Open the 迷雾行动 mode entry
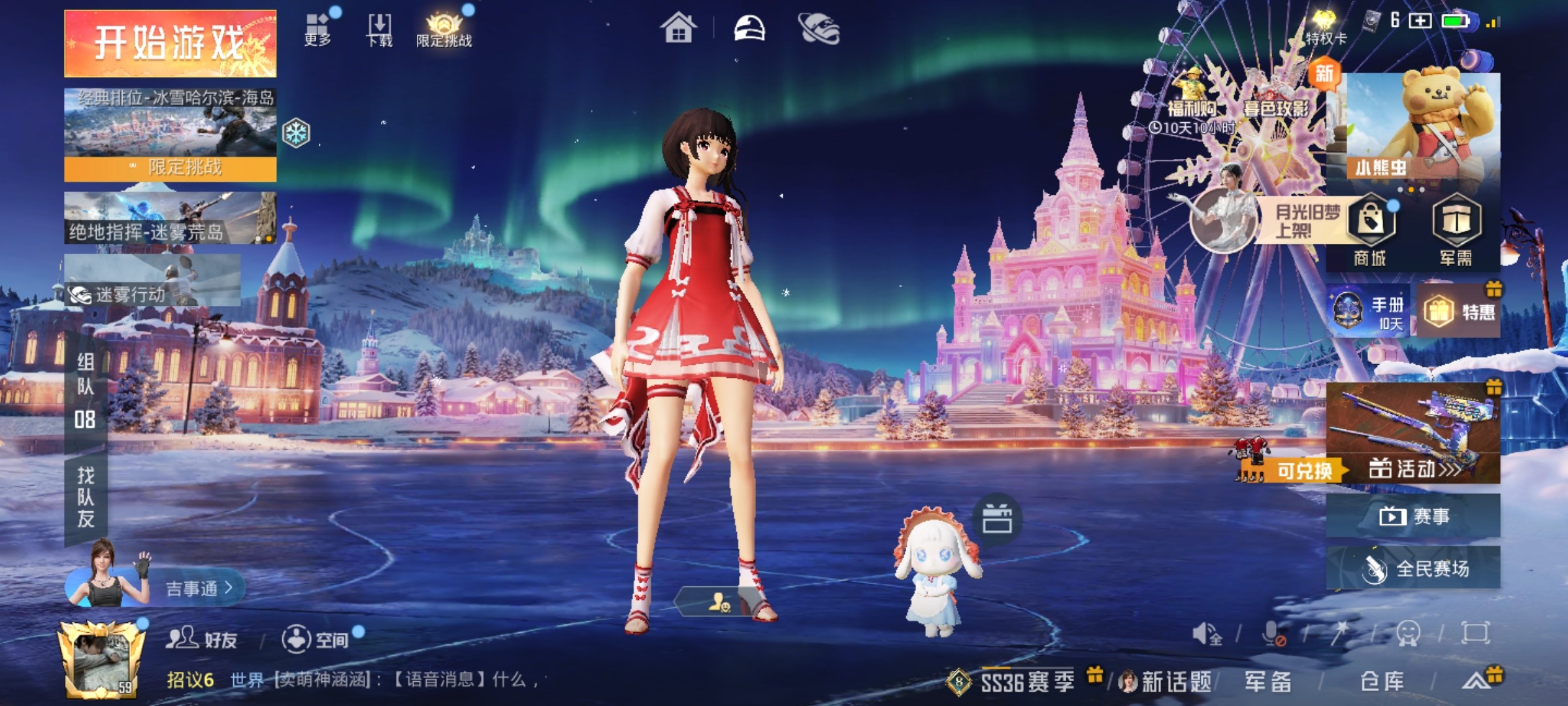 (x=152, y=281)
